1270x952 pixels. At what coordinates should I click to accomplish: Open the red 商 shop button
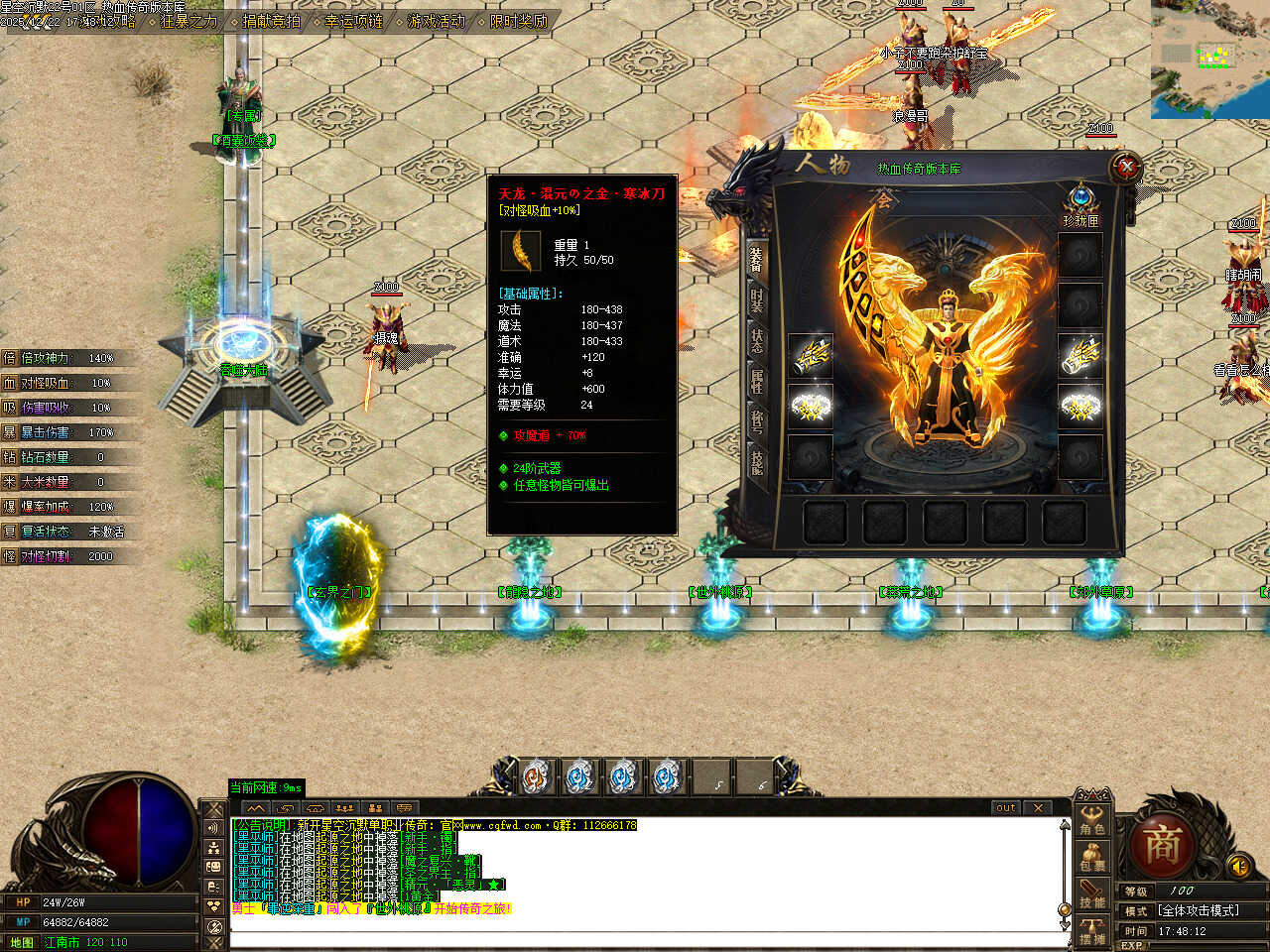click(x=1162, y=846)
